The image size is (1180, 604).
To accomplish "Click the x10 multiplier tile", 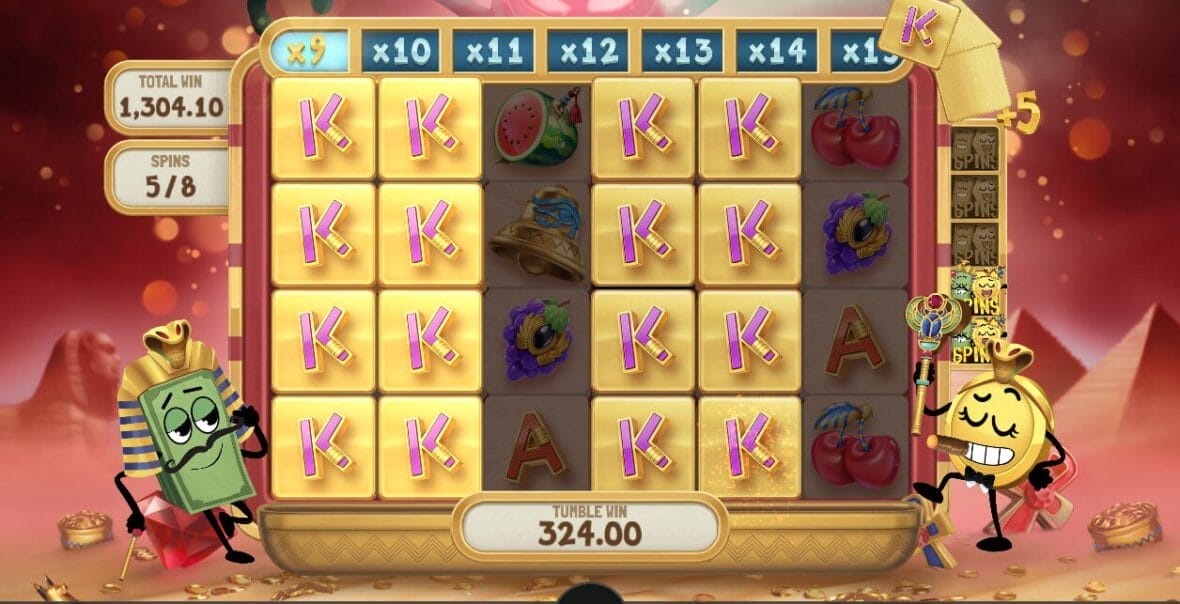I will tap(400, 51).
